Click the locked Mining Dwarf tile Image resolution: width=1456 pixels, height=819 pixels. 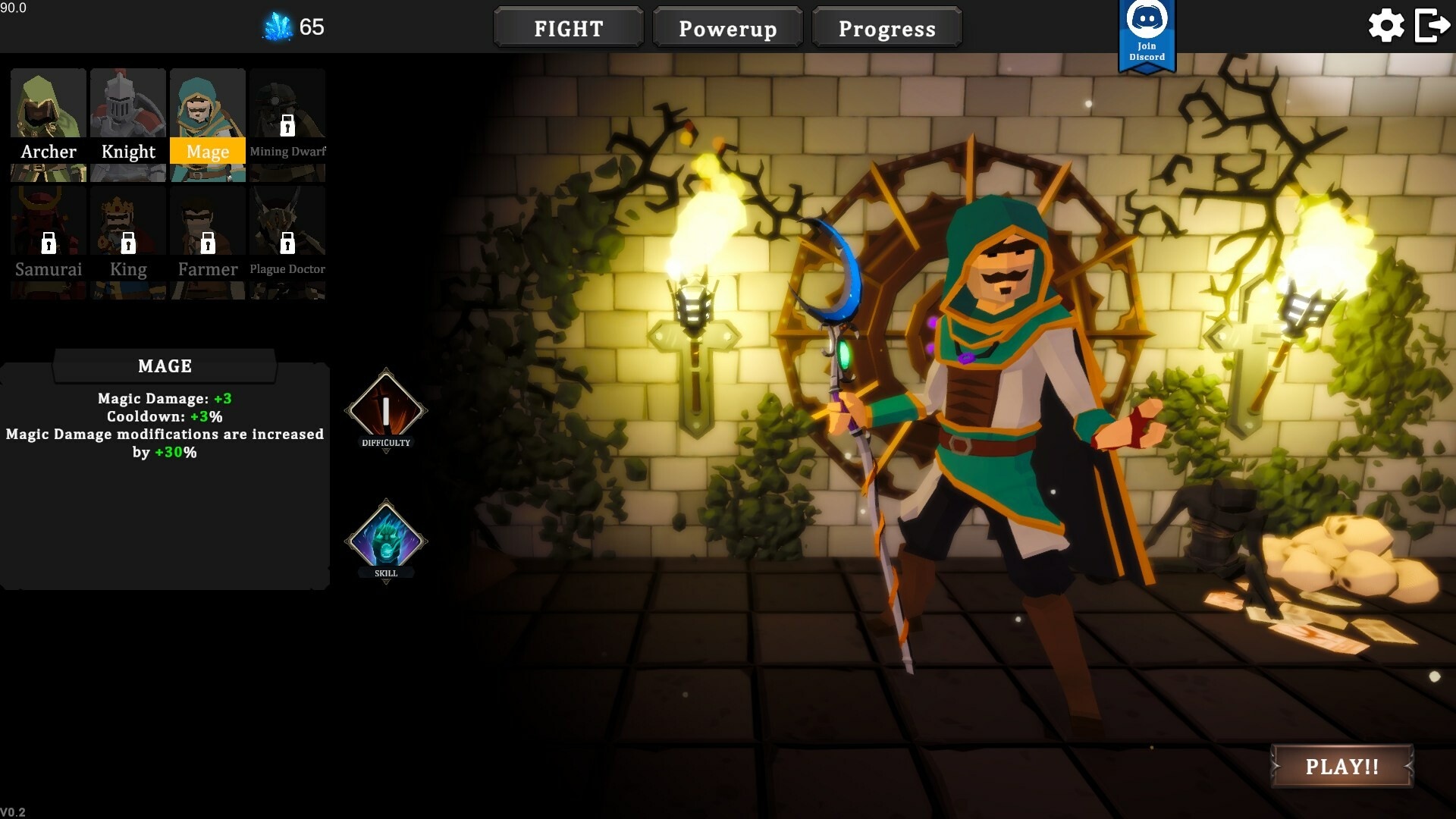tap(287, 125)
